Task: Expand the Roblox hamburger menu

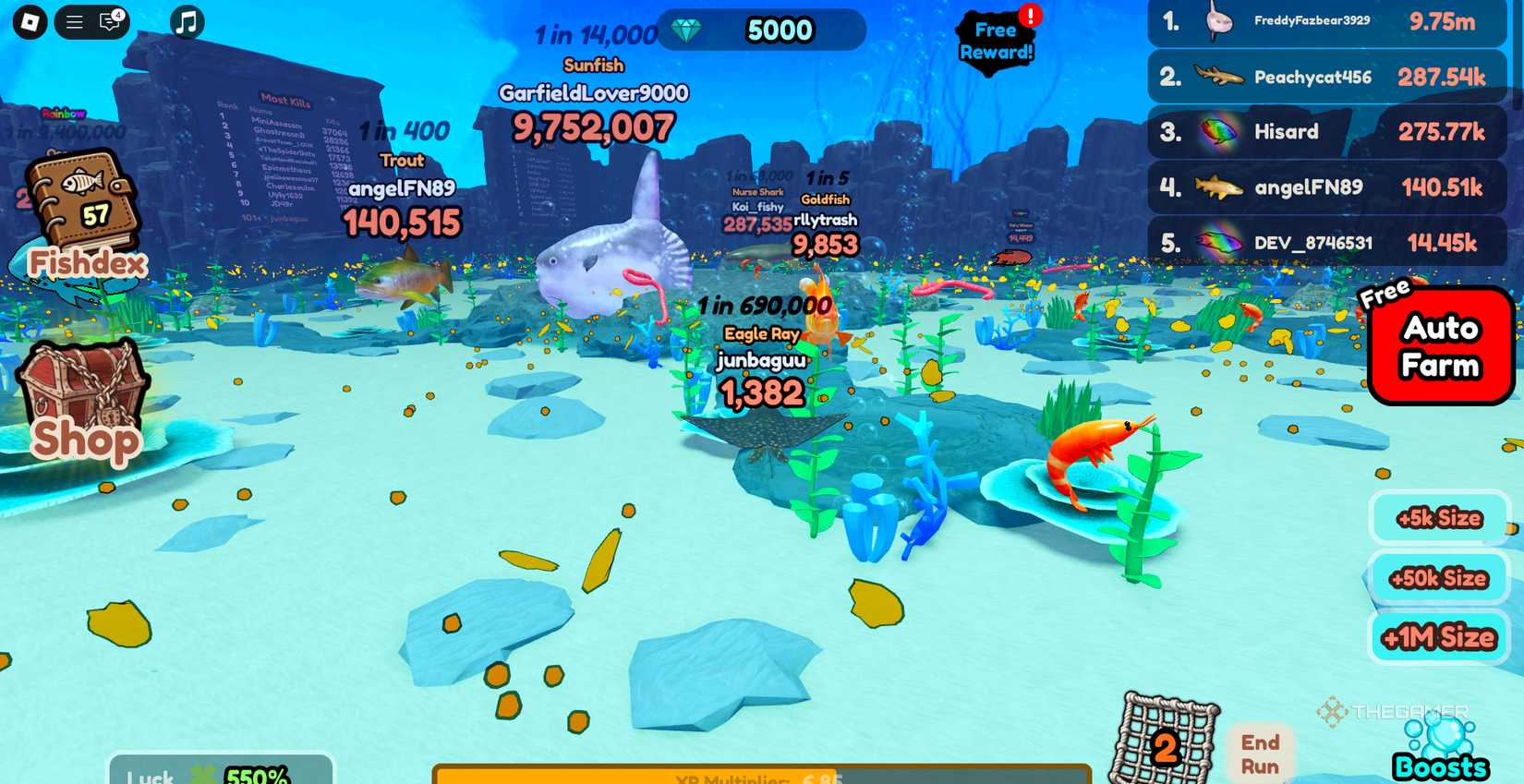Action: point(74,21)
